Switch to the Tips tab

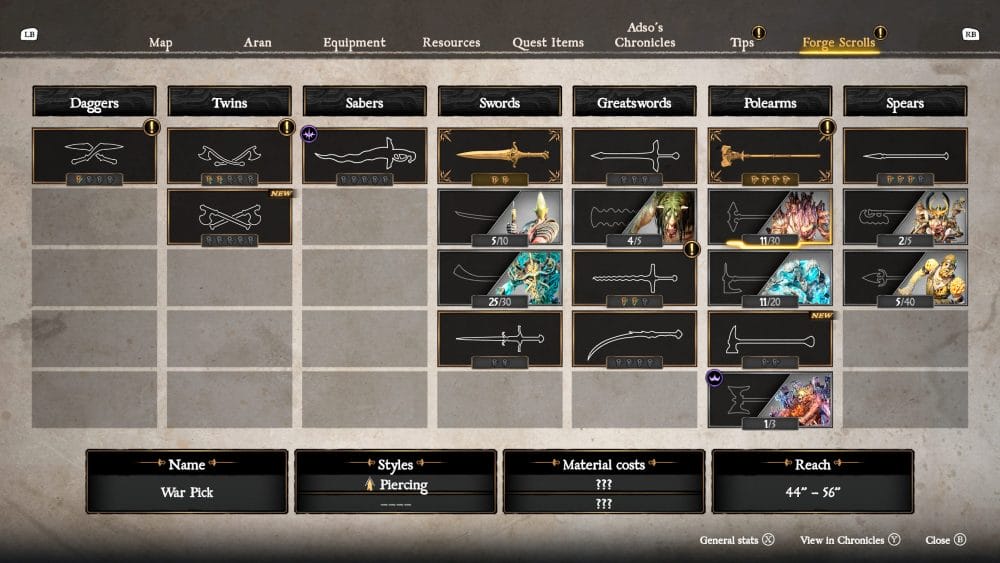[742, 43]
